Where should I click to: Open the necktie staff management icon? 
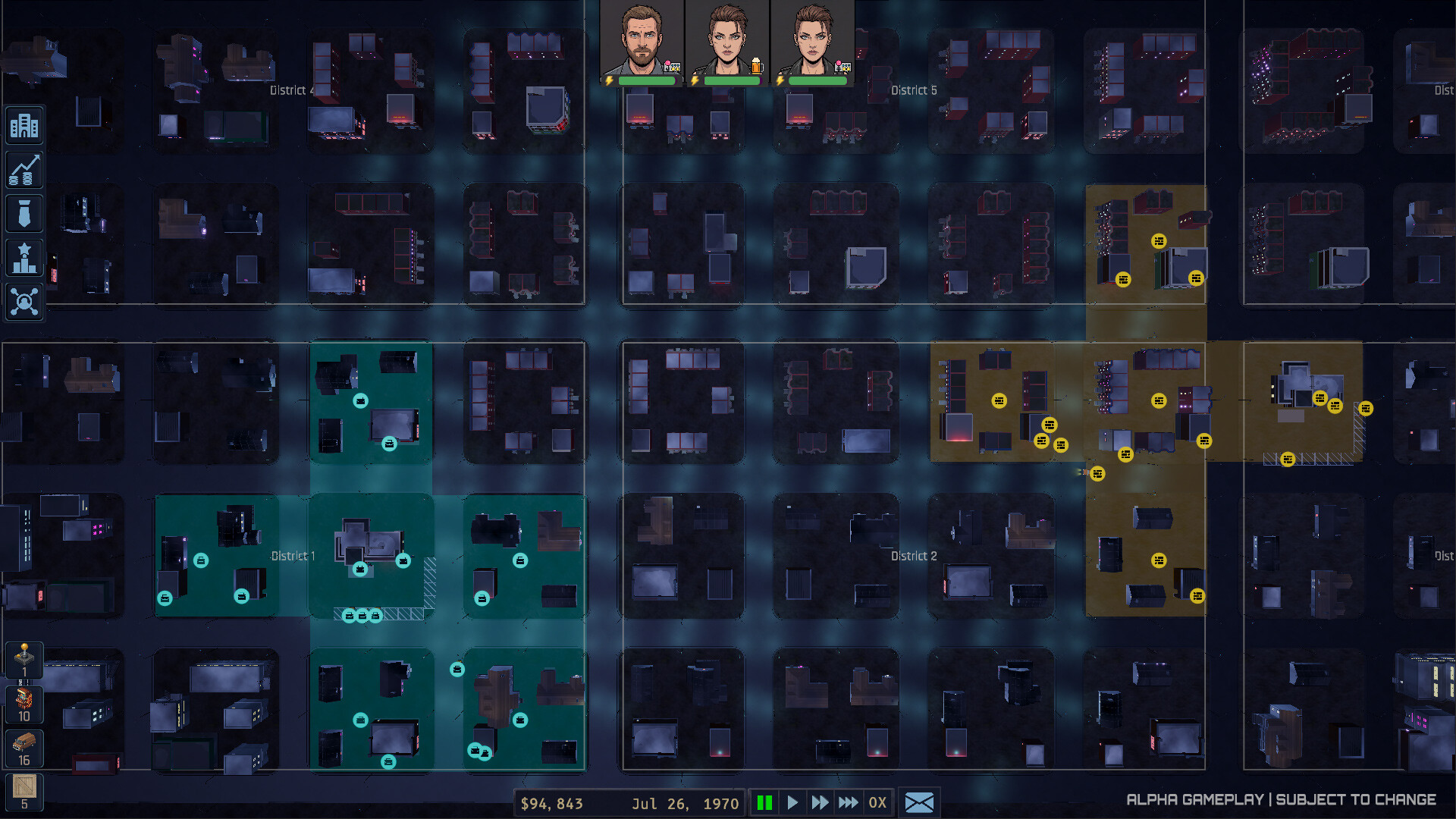(24, 213)
